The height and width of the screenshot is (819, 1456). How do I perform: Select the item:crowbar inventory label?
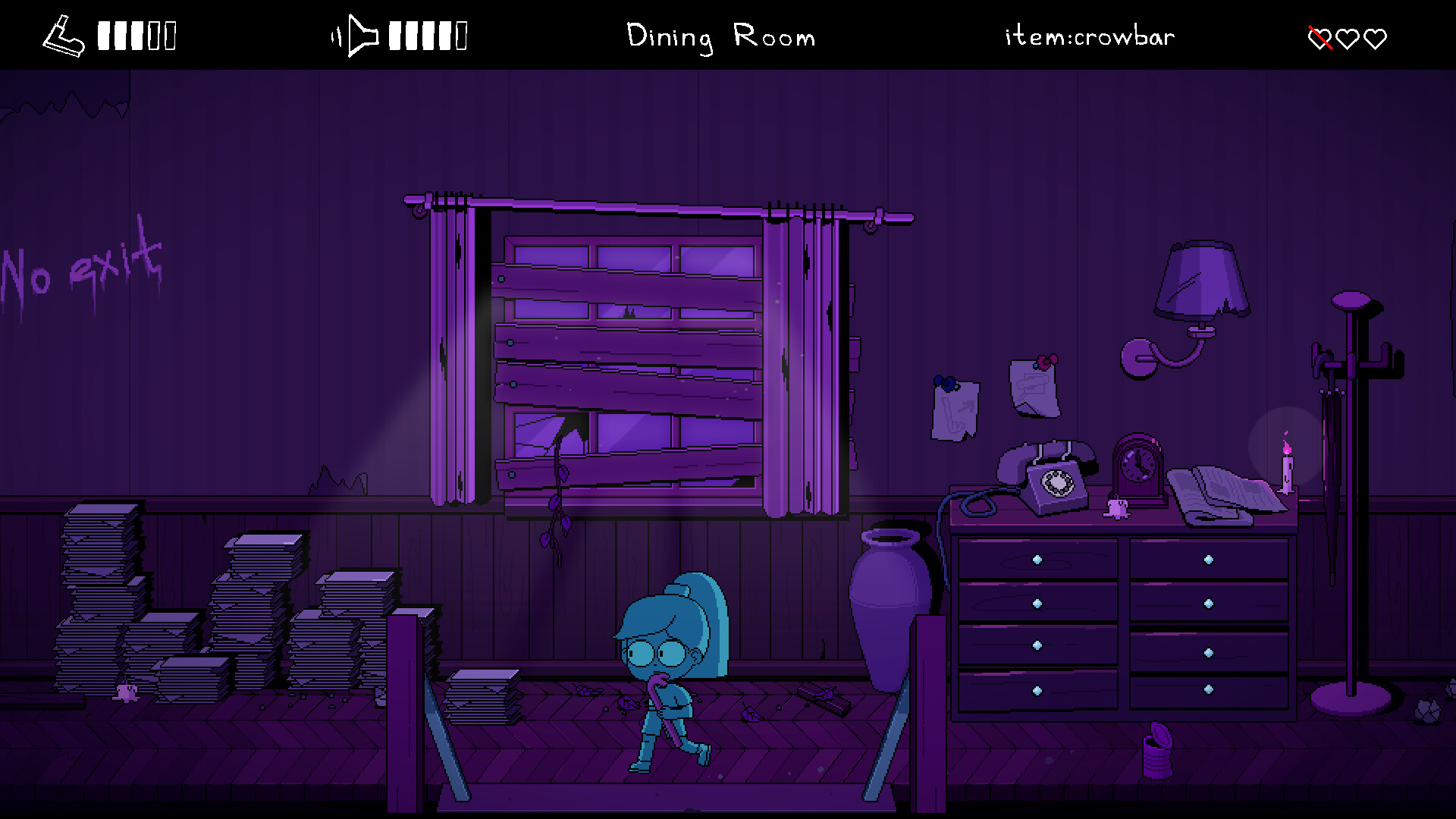(x=1088, y=36)
